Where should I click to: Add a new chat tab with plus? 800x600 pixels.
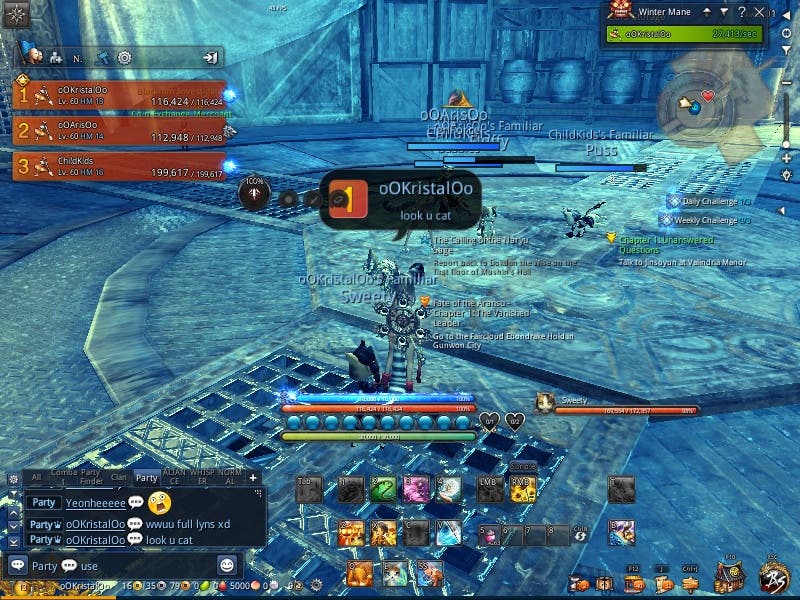click(253, 478)
